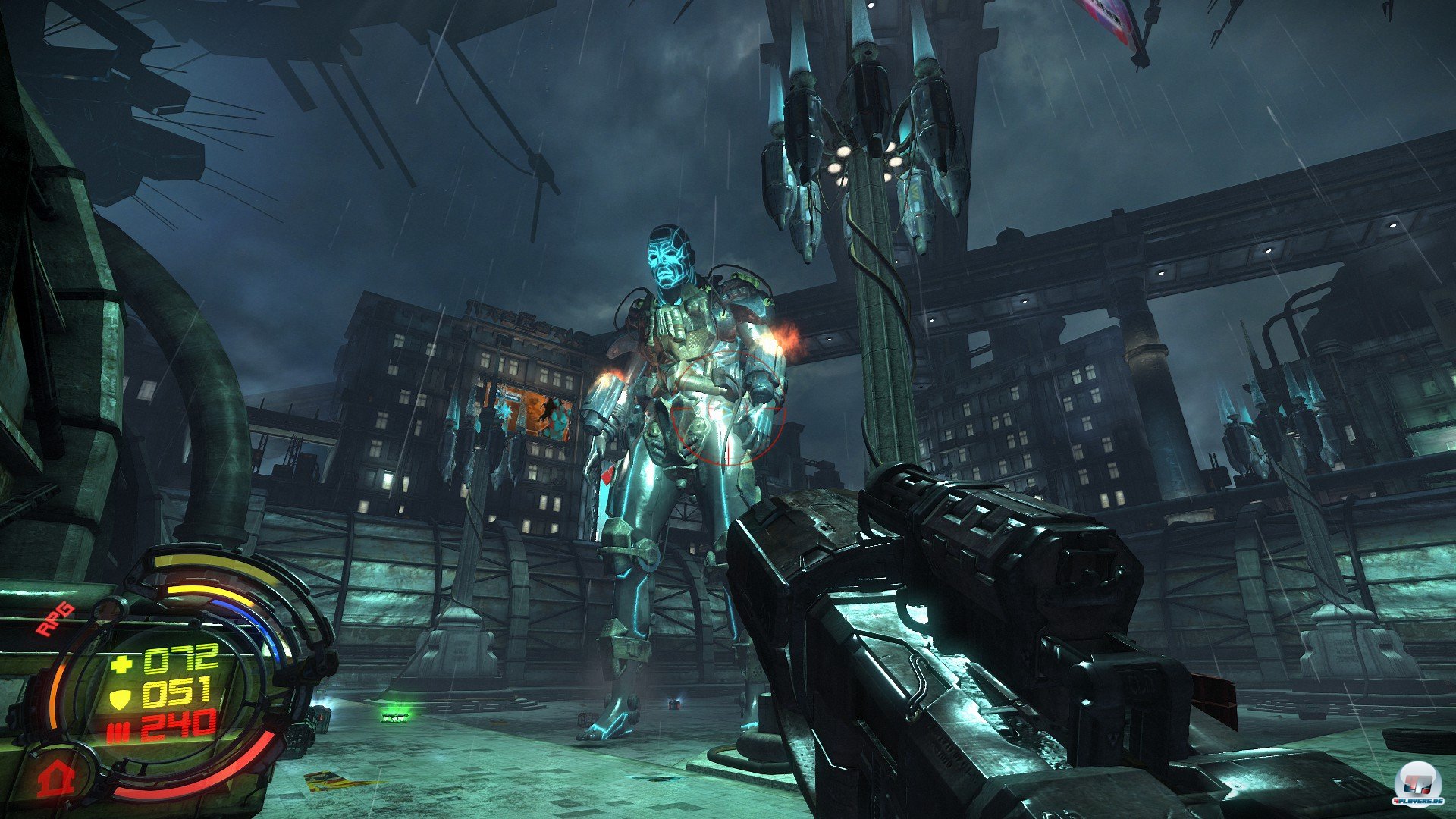Select the RPG weapon mode label

click(55, 618)
